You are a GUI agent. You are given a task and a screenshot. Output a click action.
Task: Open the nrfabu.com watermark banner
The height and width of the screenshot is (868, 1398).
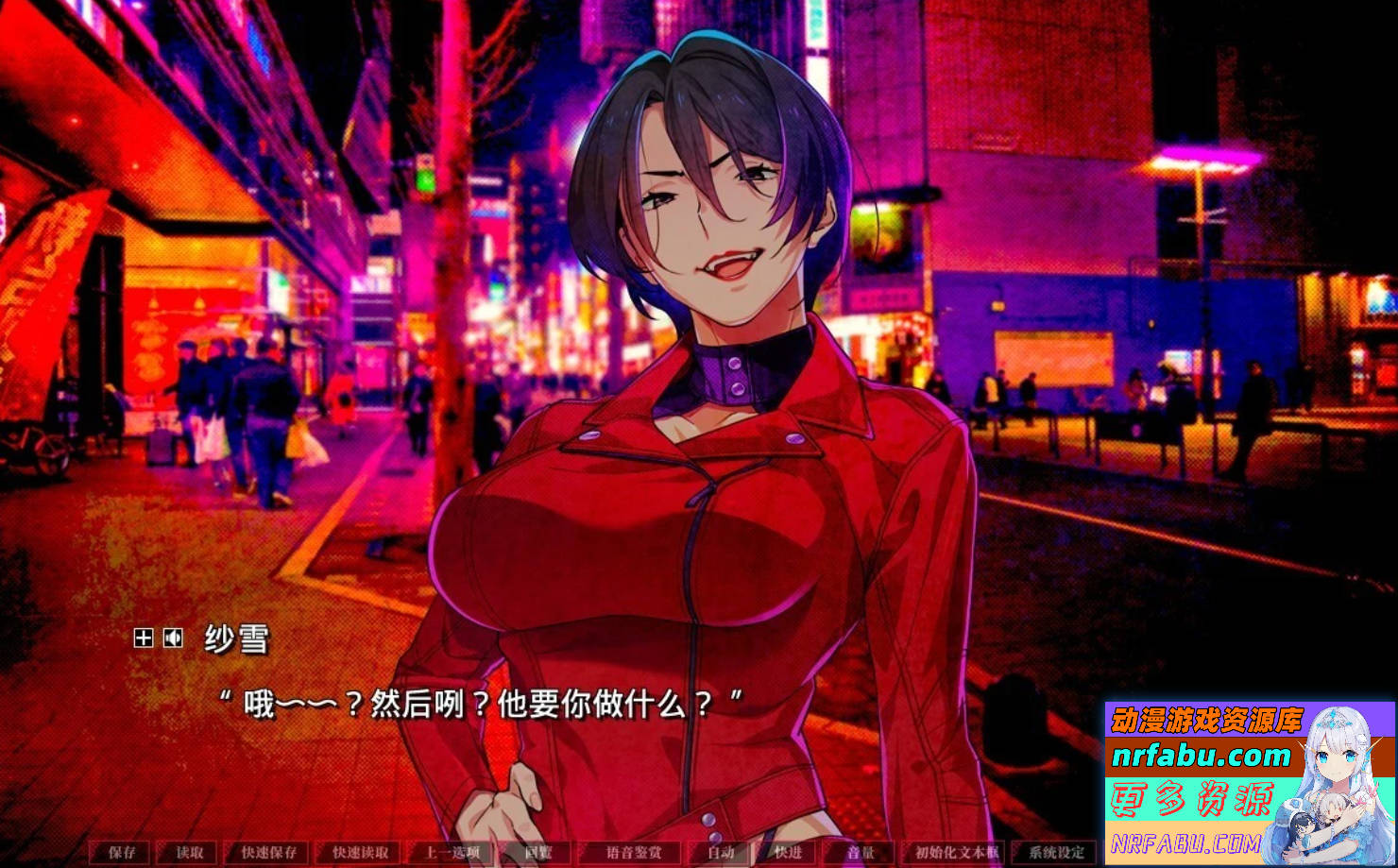1249,782
